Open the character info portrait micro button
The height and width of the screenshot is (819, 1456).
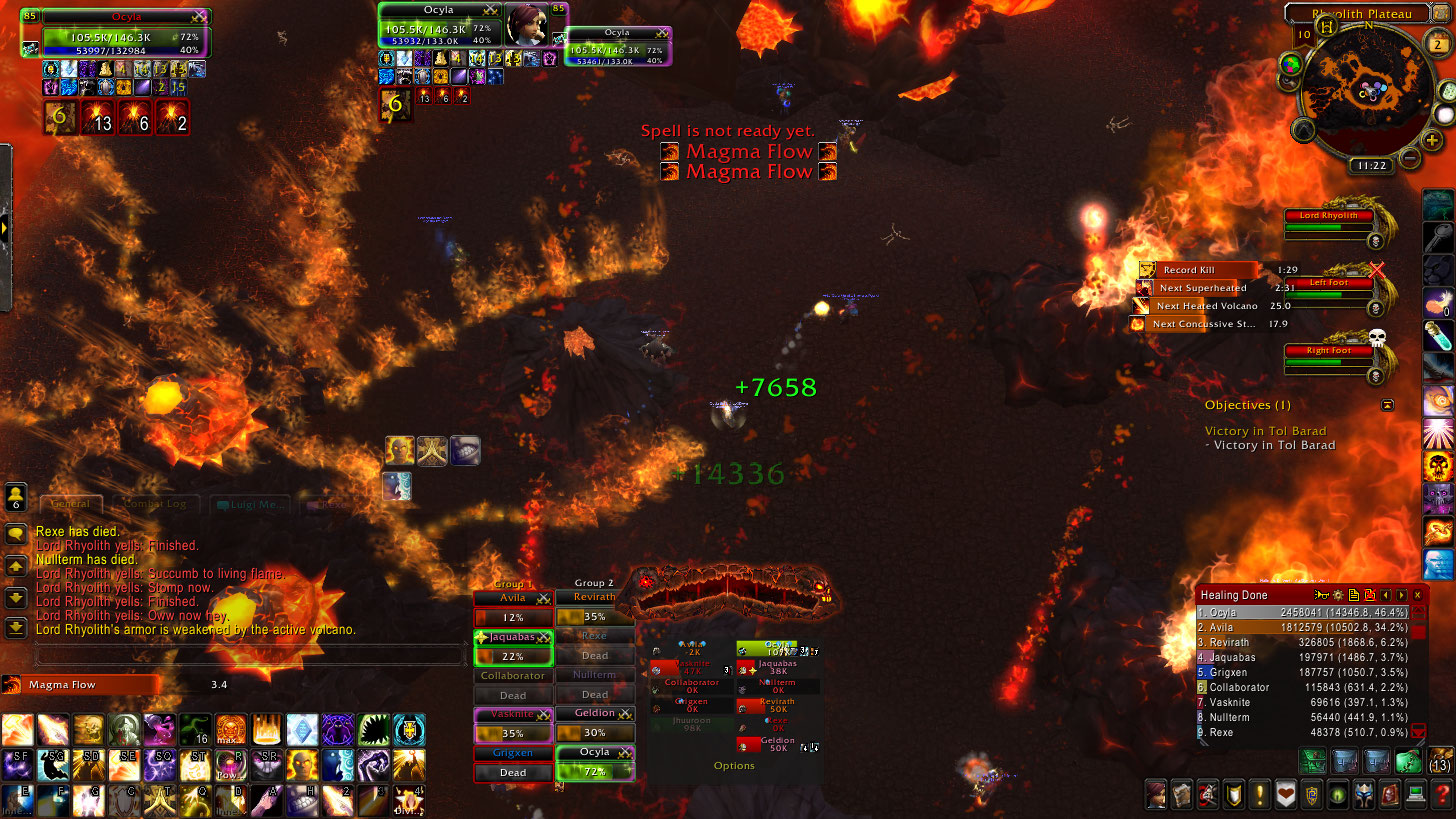point(1157,795)
